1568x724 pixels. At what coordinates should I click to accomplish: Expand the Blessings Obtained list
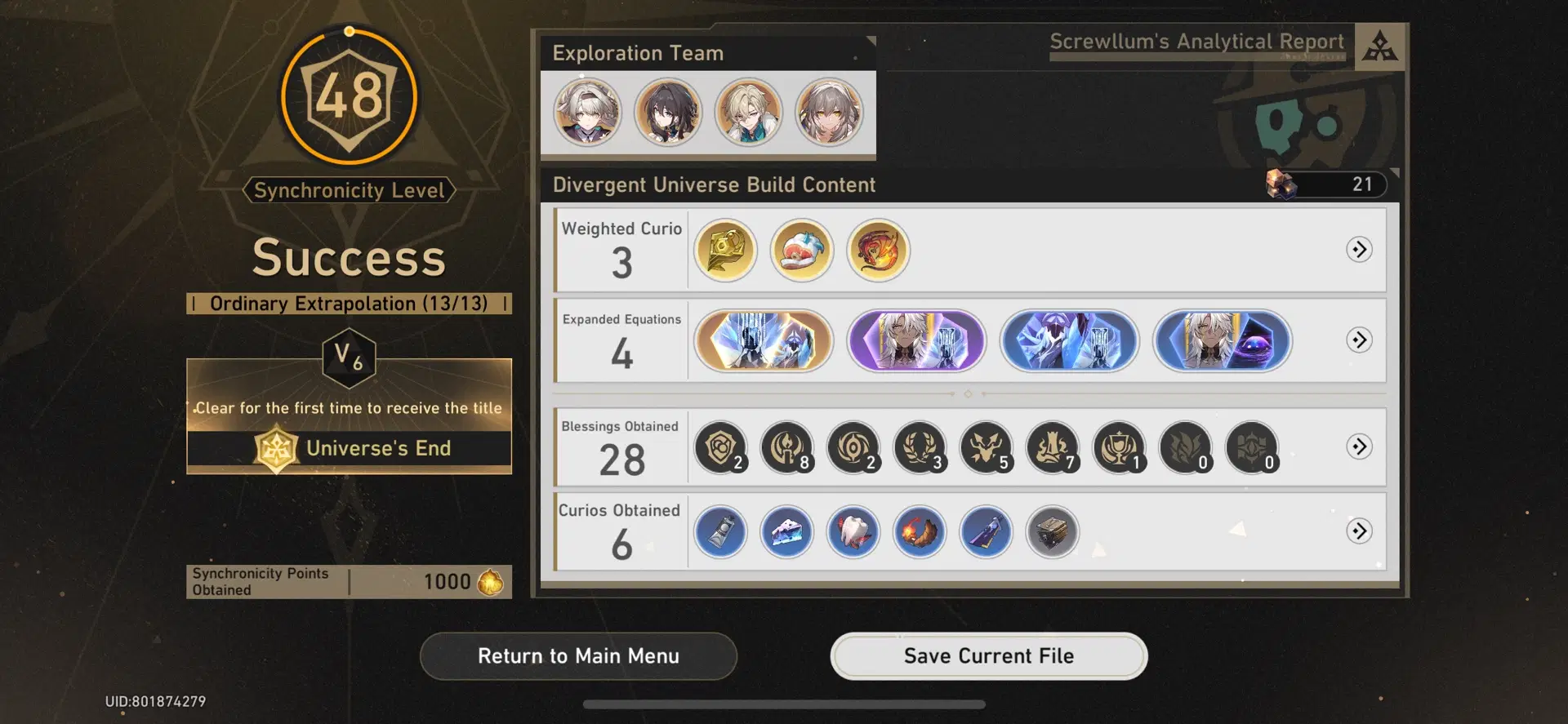[1359, 447]
